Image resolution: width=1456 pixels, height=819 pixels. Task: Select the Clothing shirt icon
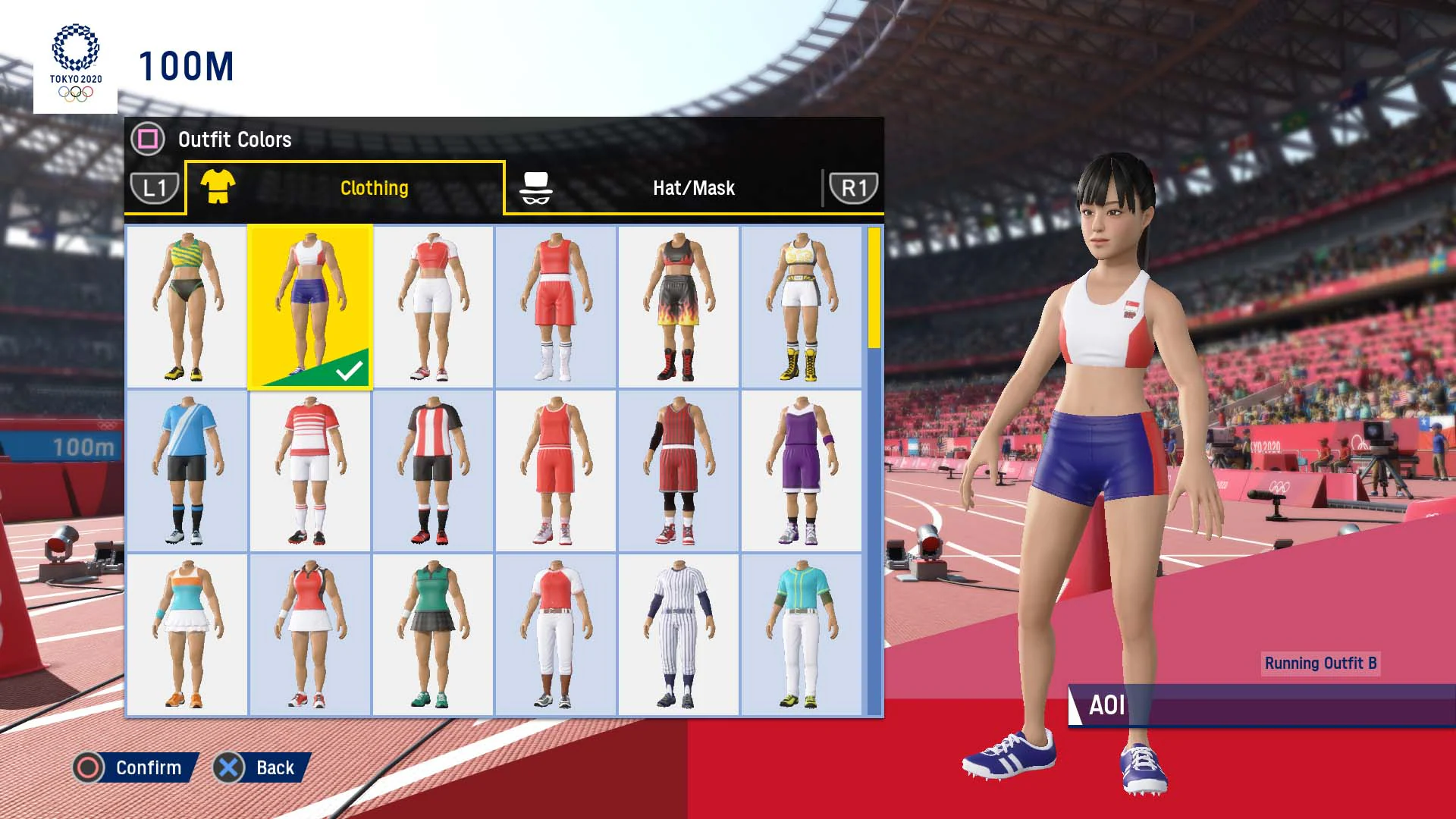coord(213,187)
